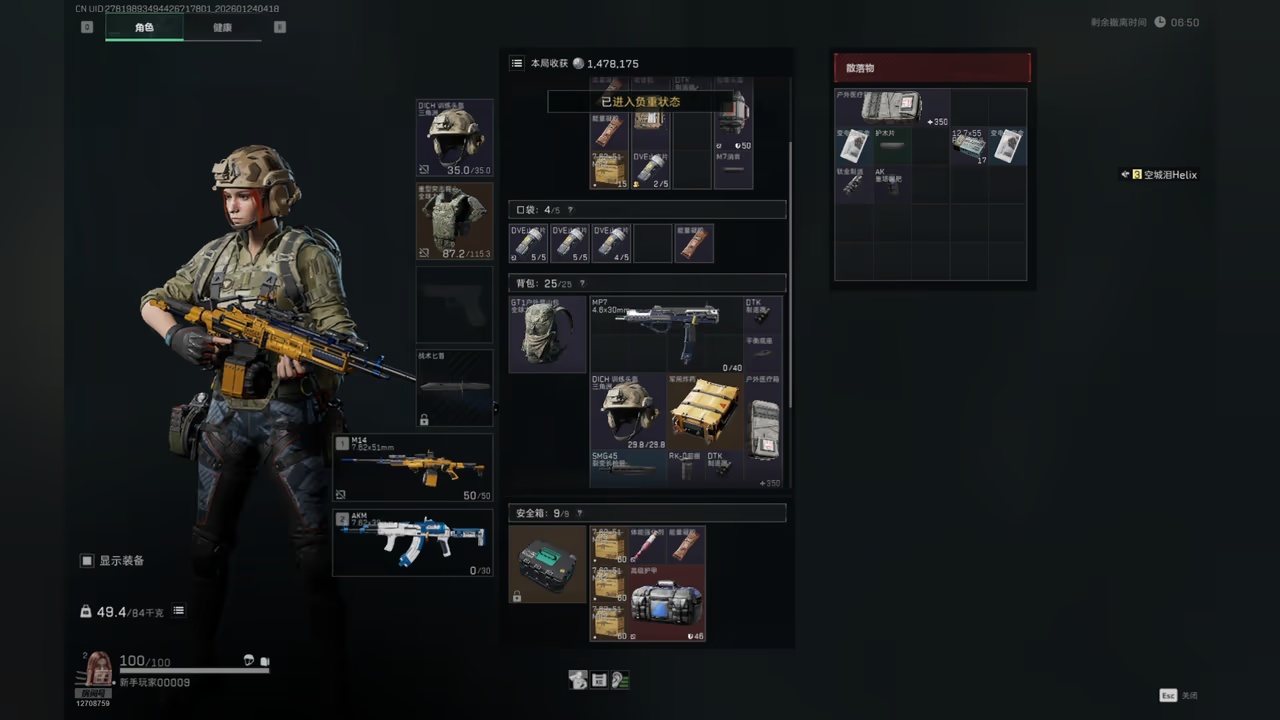Viewport: 1280px width, 720px height.
Task: Toggle the 显示装备 checkbox
Action: 87,561
